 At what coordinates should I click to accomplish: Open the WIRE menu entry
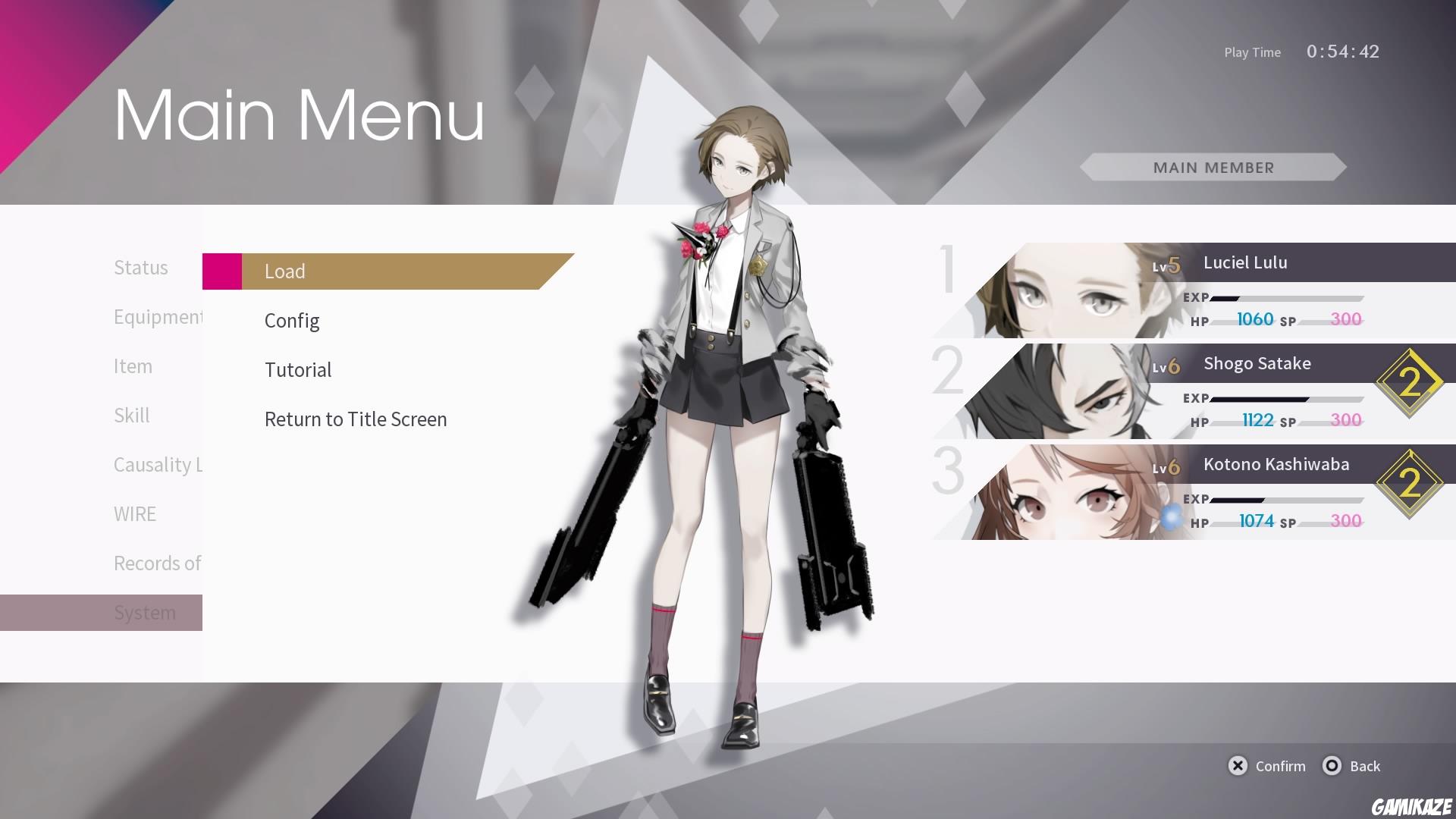tap(134, 513)
